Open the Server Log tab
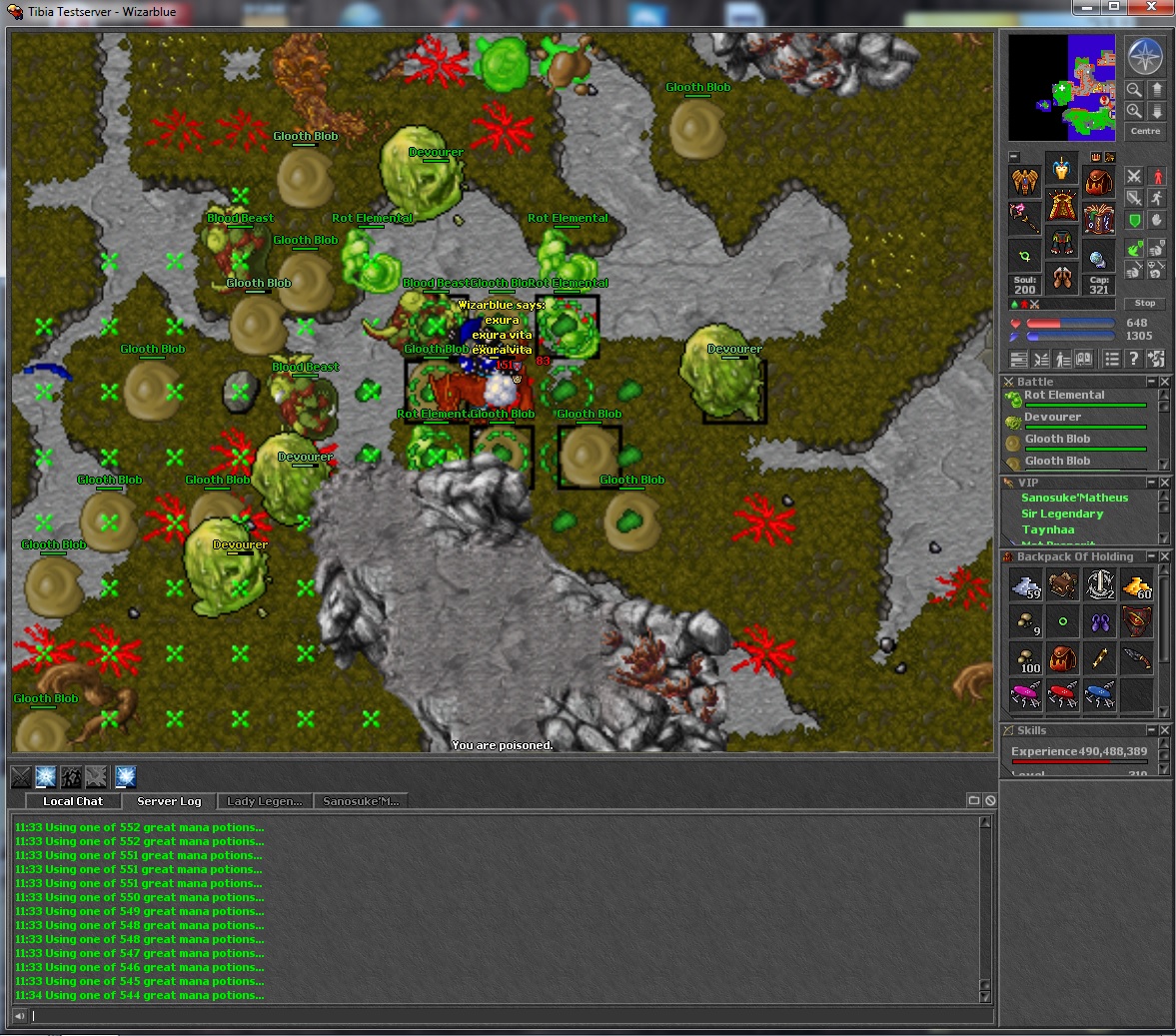The height and width of the screenshot is (1036, 1176). (169, 801)
